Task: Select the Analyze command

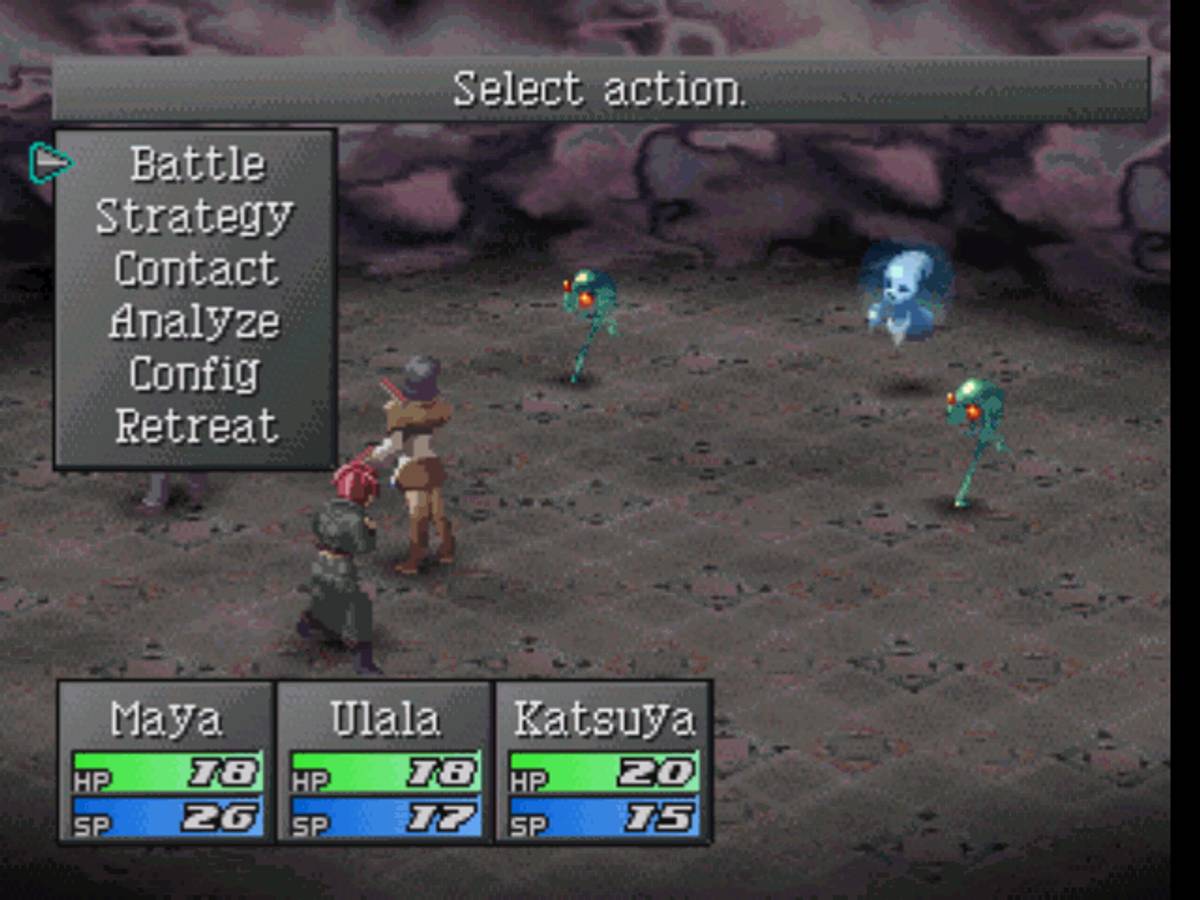Action: click(195, 322)
